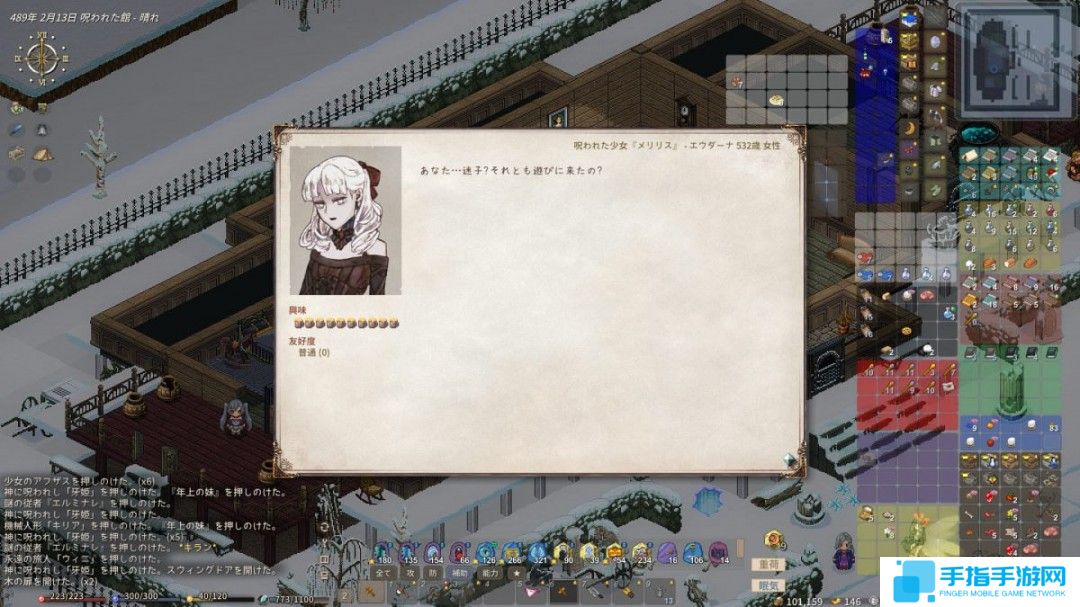Click the blue feather quill icon
1080x607 pixels.
point(17,130)
